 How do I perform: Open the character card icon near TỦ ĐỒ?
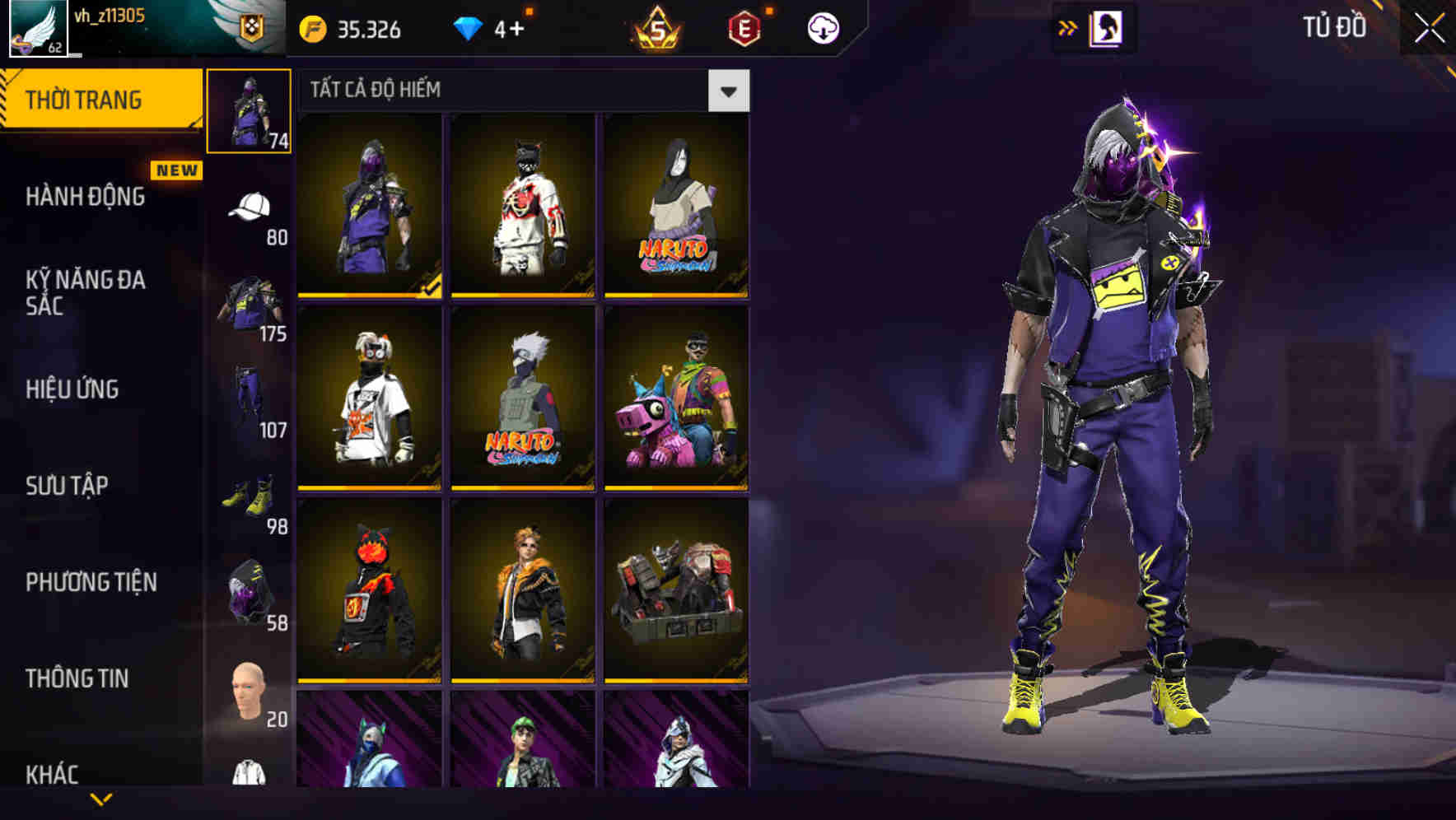pyautogui.click(x=1108, y=27)
